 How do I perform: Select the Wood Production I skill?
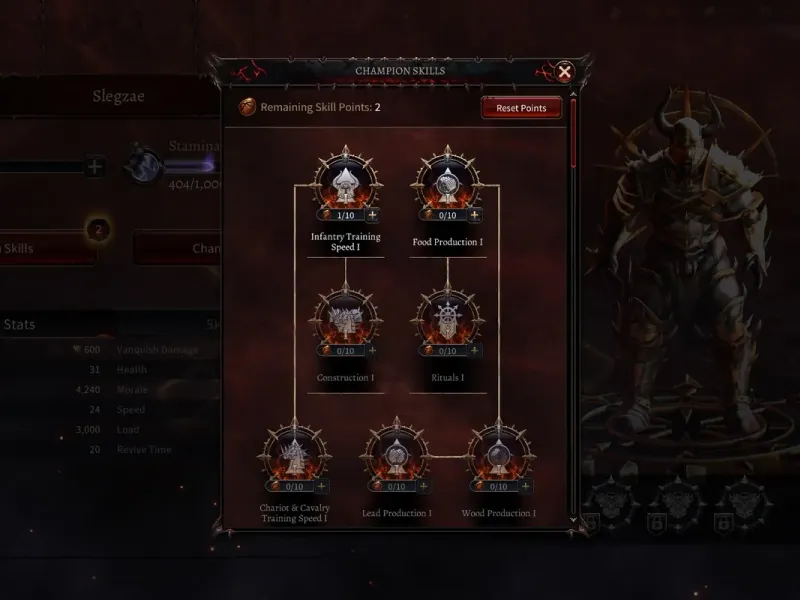498,454
